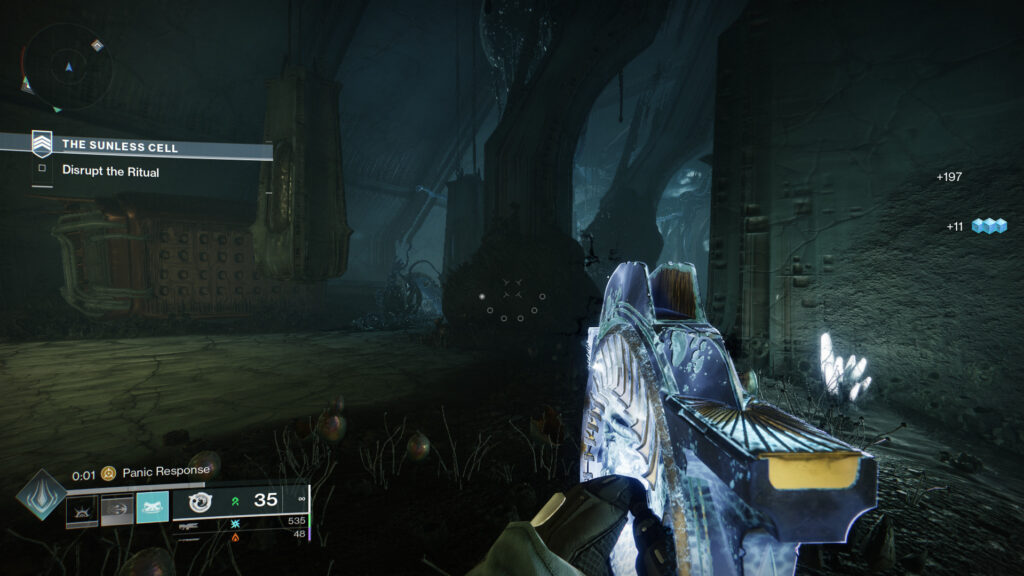Viewport: 1024px width, 576px height.
Task: Click the radar minimap circle
Action: pos(68,67)
